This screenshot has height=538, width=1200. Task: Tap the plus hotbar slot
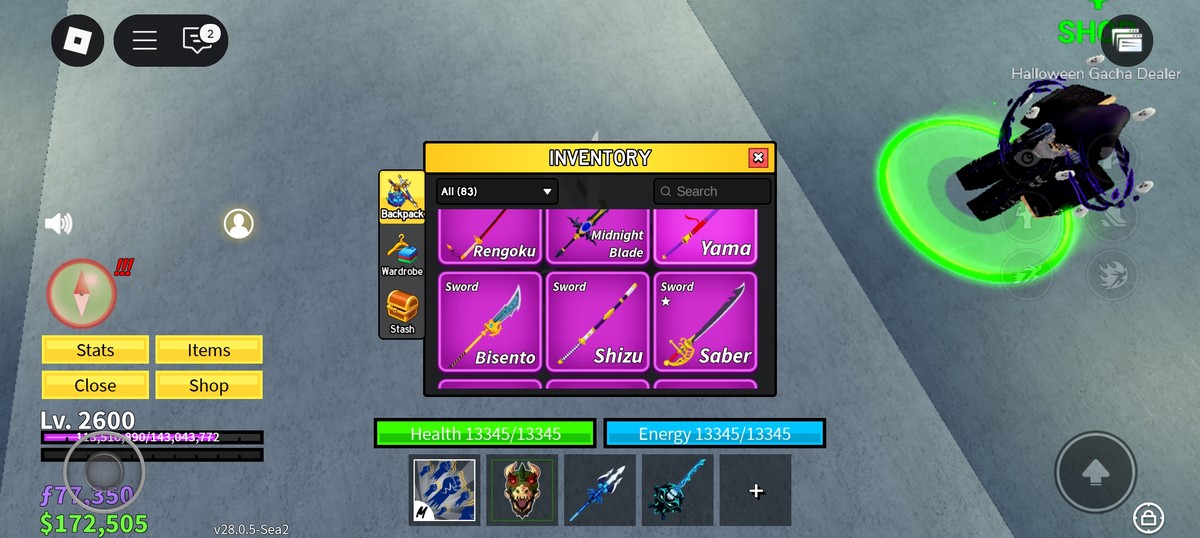[755, 490]
